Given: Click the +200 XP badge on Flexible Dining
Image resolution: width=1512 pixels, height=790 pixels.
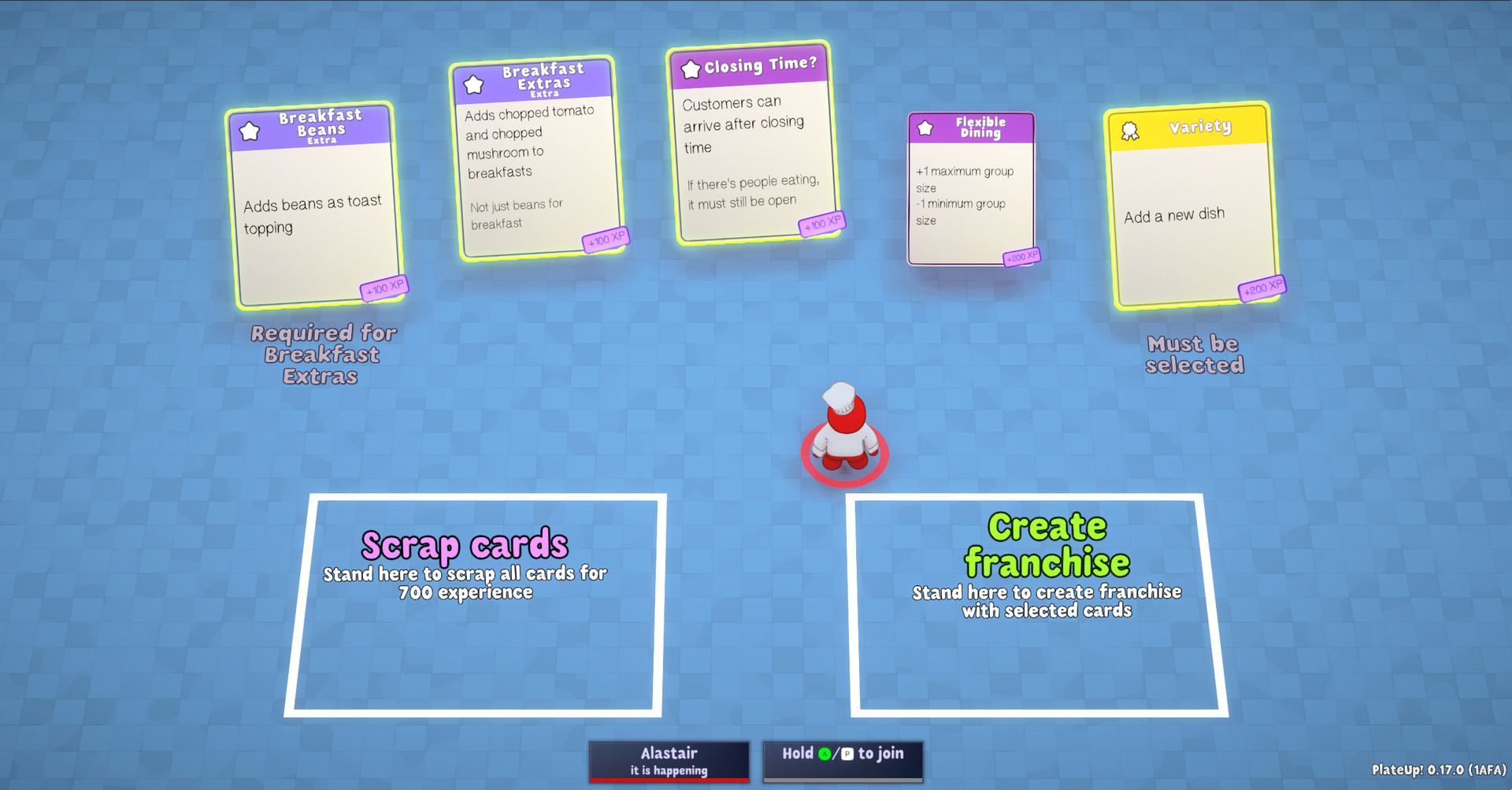Looking at the screenshot, I should pos(1021,256).
